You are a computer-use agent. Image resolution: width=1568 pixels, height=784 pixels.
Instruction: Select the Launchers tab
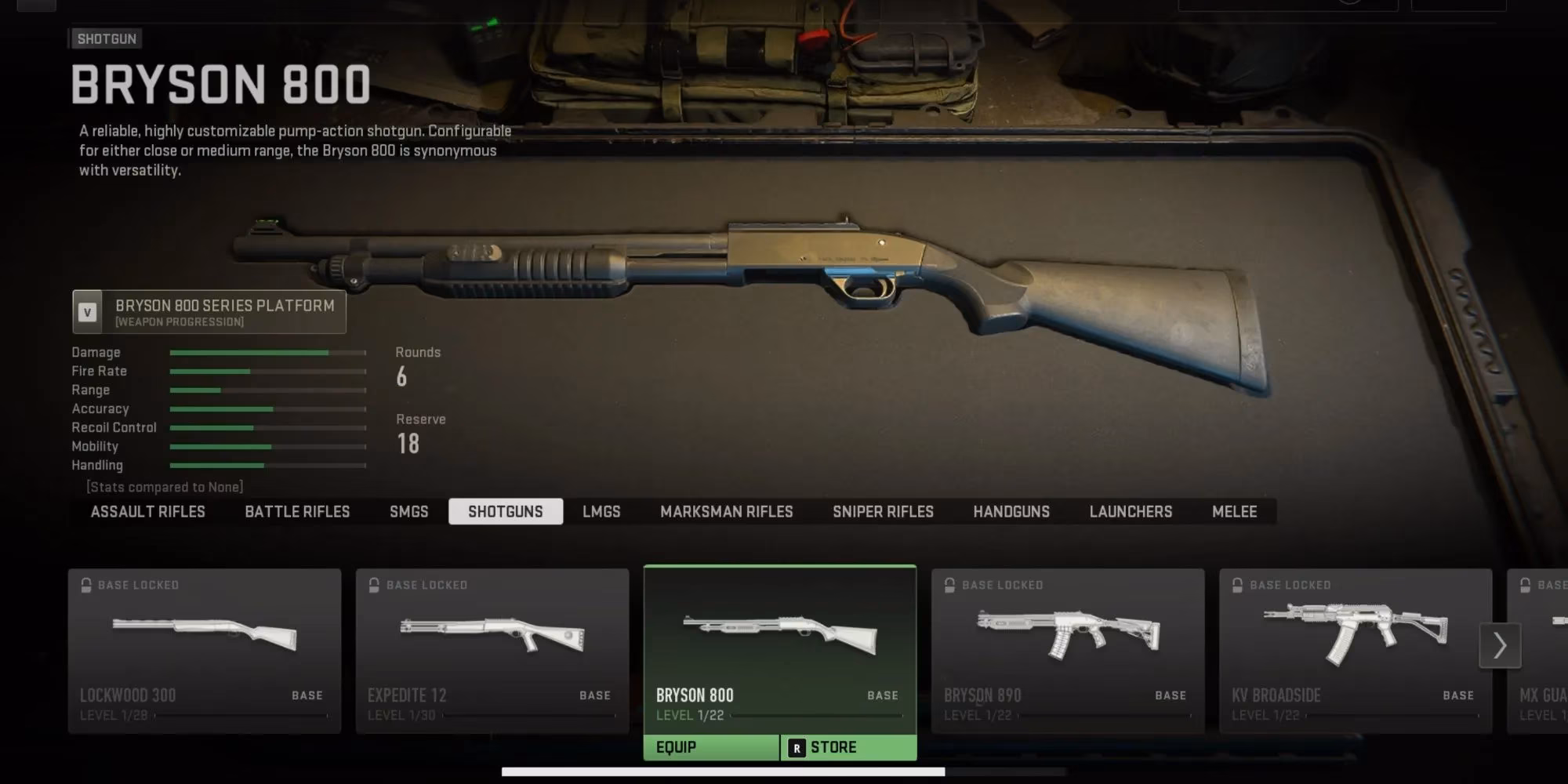click(1131, 512)
